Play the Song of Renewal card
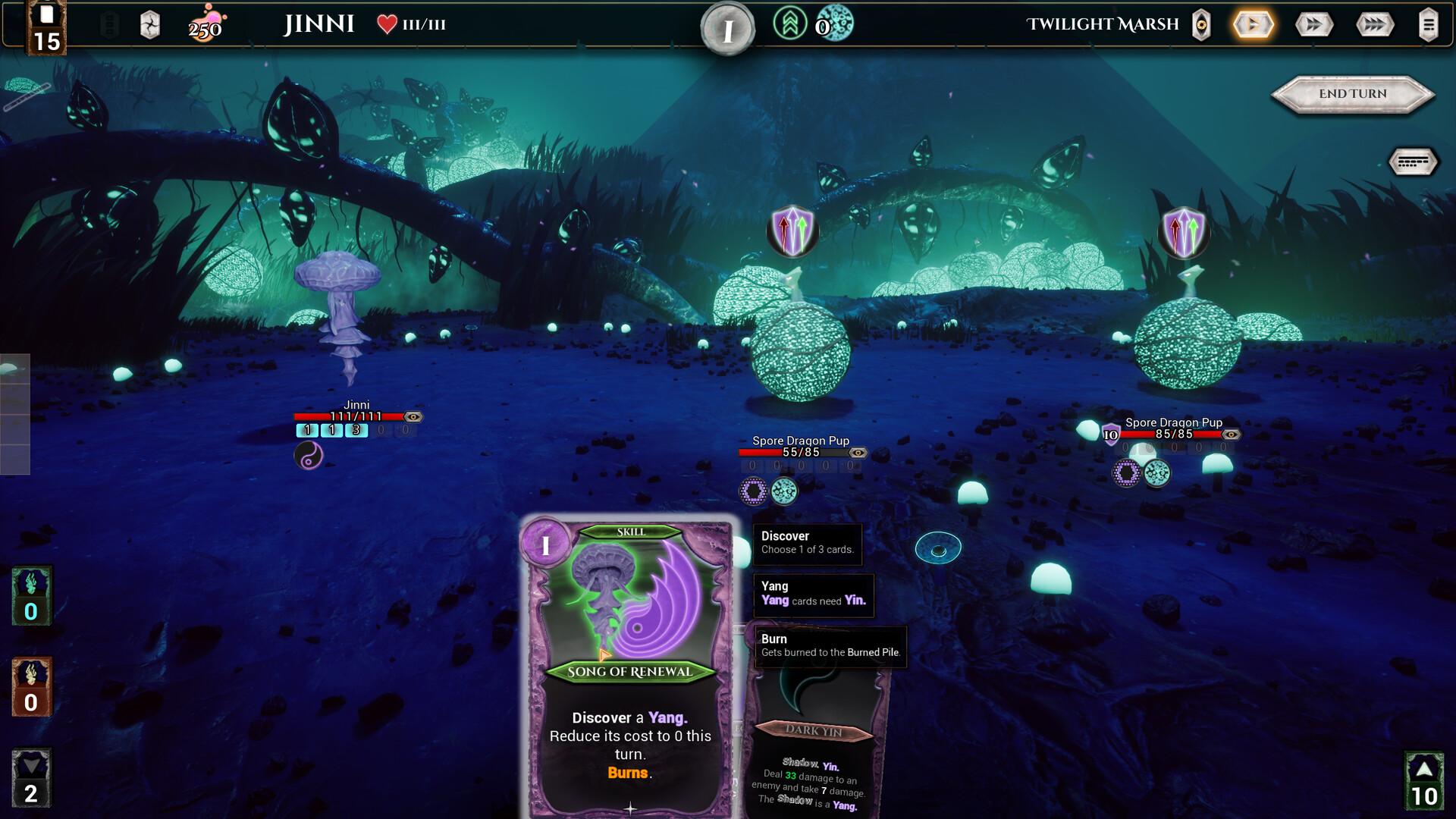The width and height of the screenshot is (1456, 819). pyautogui.click(x=629, y=667)
